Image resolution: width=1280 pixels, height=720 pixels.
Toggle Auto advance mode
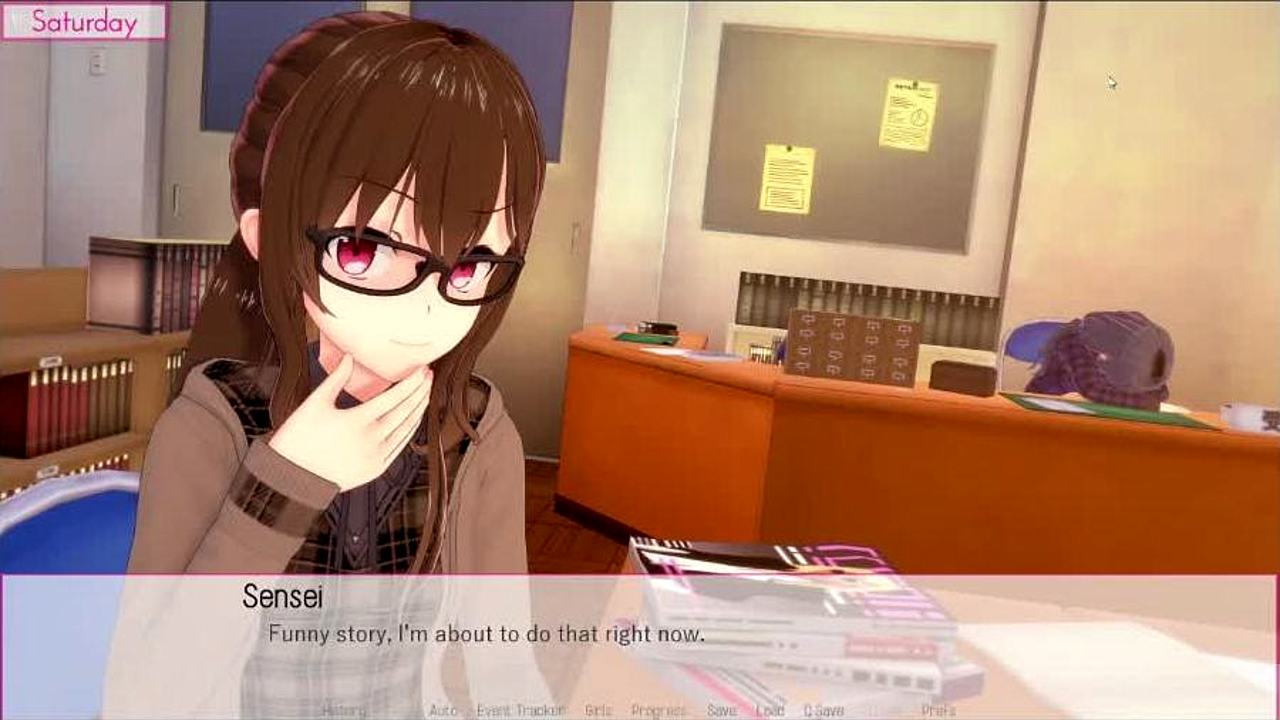pyautogui.click(x=443, y=710)
